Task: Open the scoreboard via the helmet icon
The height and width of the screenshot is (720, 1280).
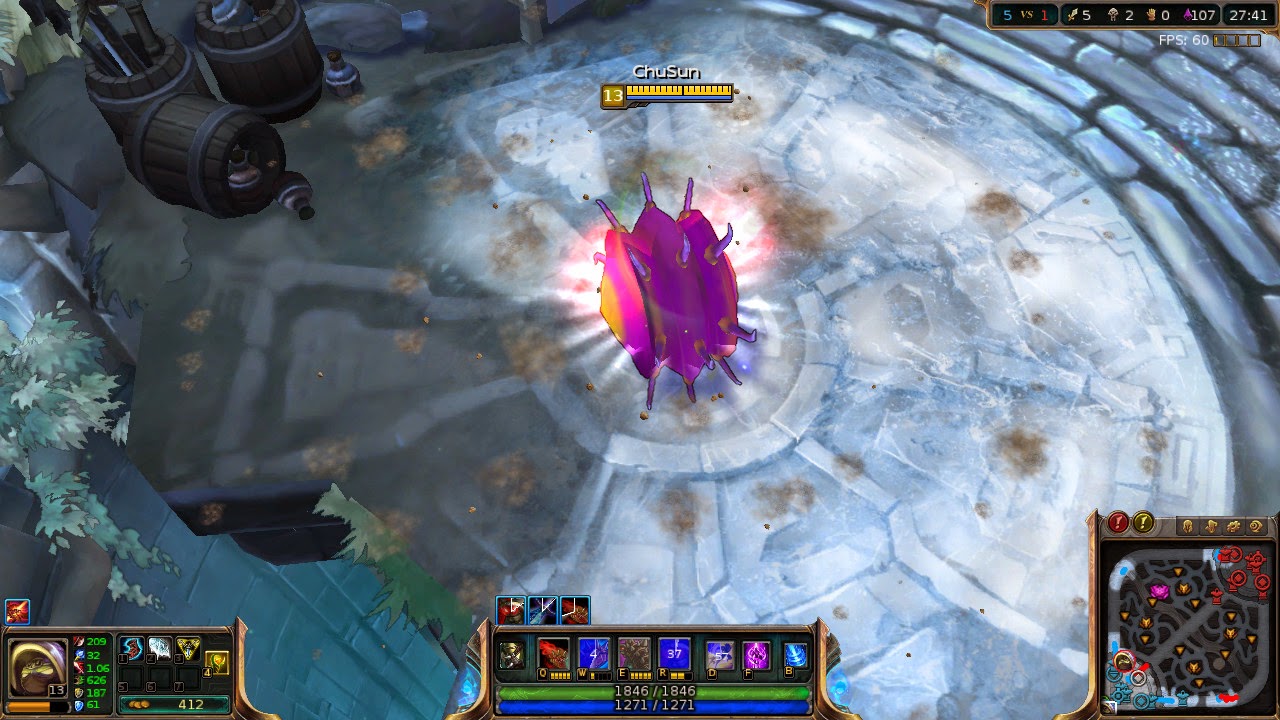Action: tap(1188, 526)
